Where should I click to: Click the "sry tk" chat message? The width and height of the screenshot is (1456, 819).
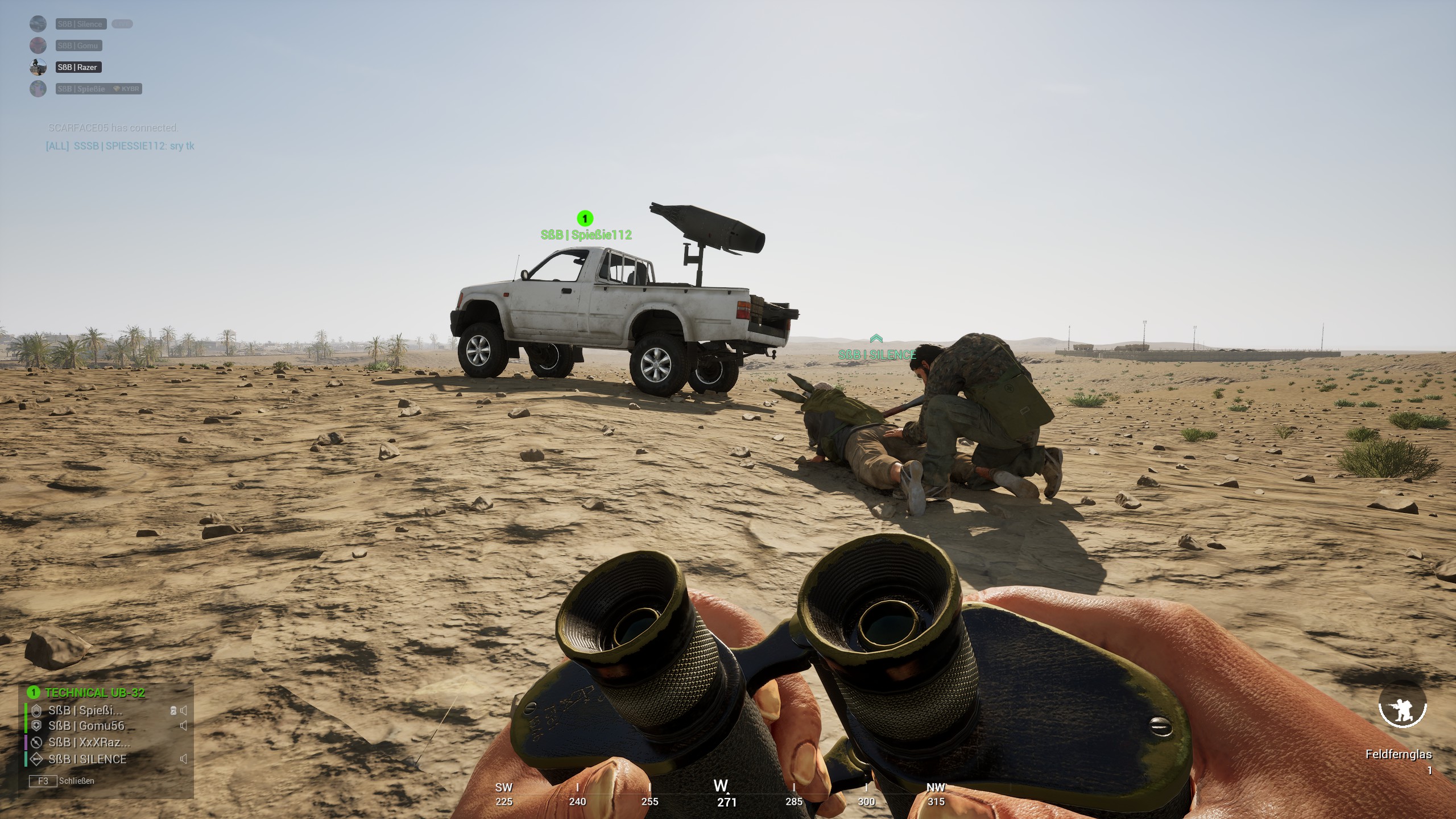[x=120, y=146]
